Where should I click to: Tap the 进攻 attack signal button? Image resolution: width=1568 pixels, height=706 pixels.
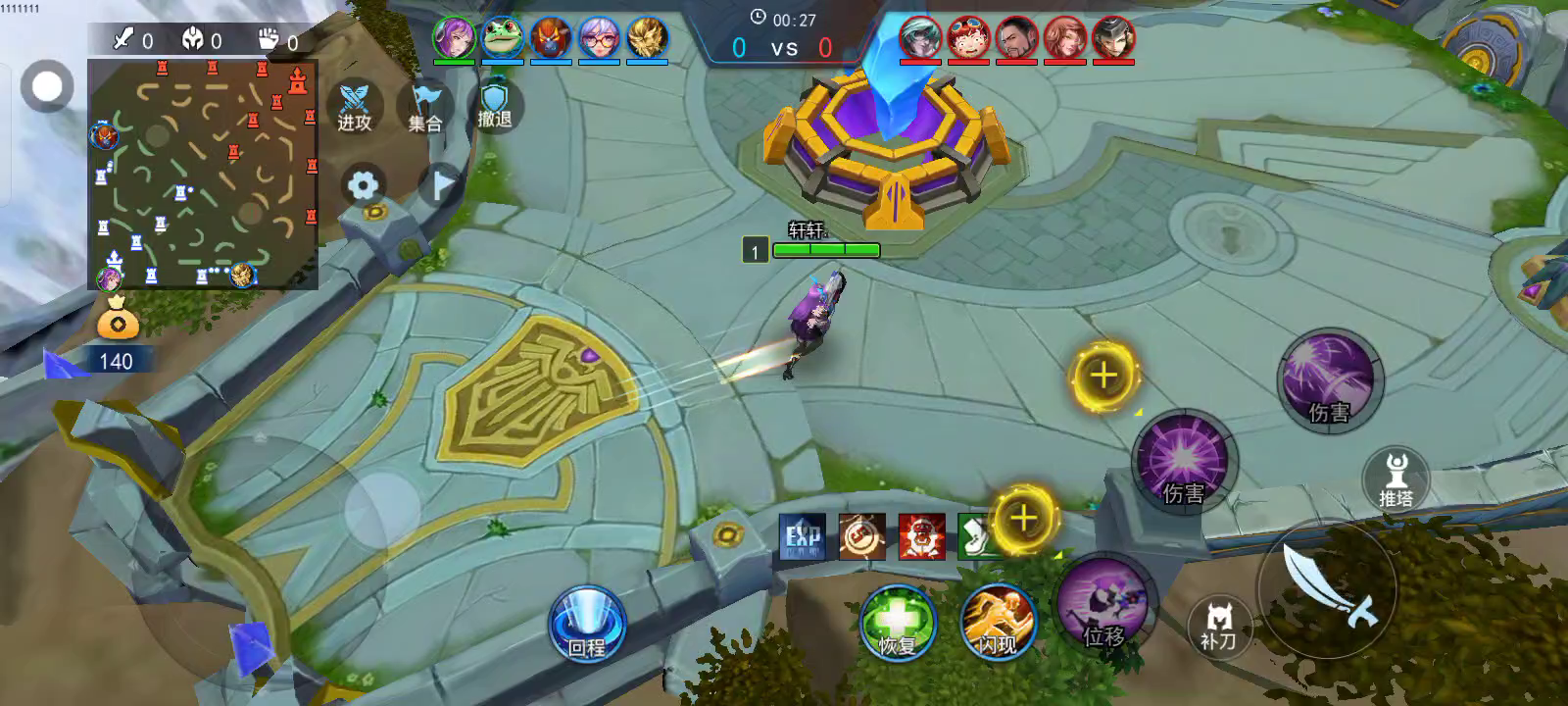click(x=355, y=108)
